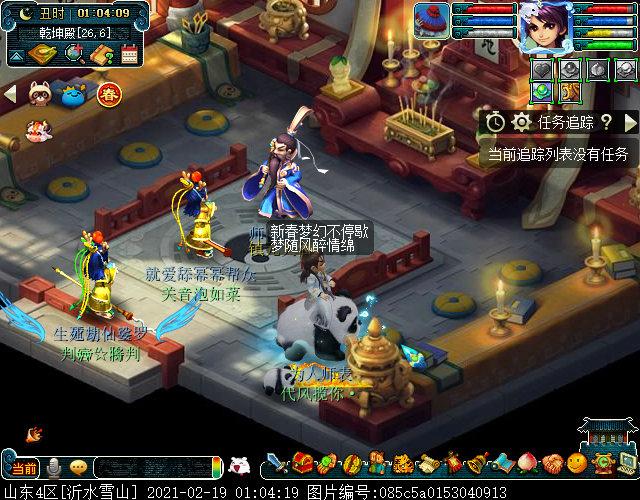Open quest tracker settings gear

point(521,122)
